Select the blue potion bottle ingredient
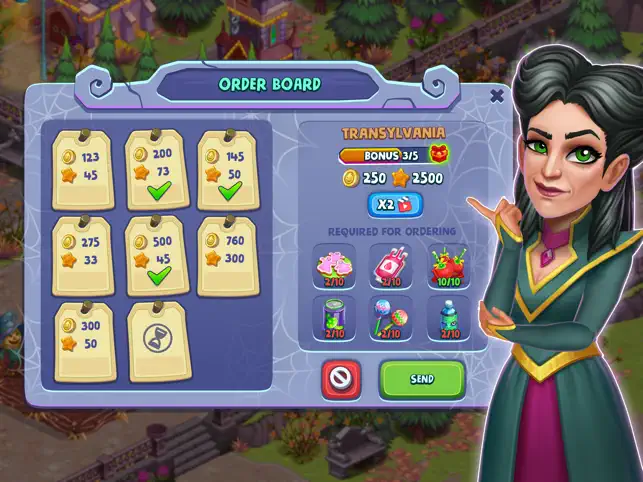 (447, 318)
